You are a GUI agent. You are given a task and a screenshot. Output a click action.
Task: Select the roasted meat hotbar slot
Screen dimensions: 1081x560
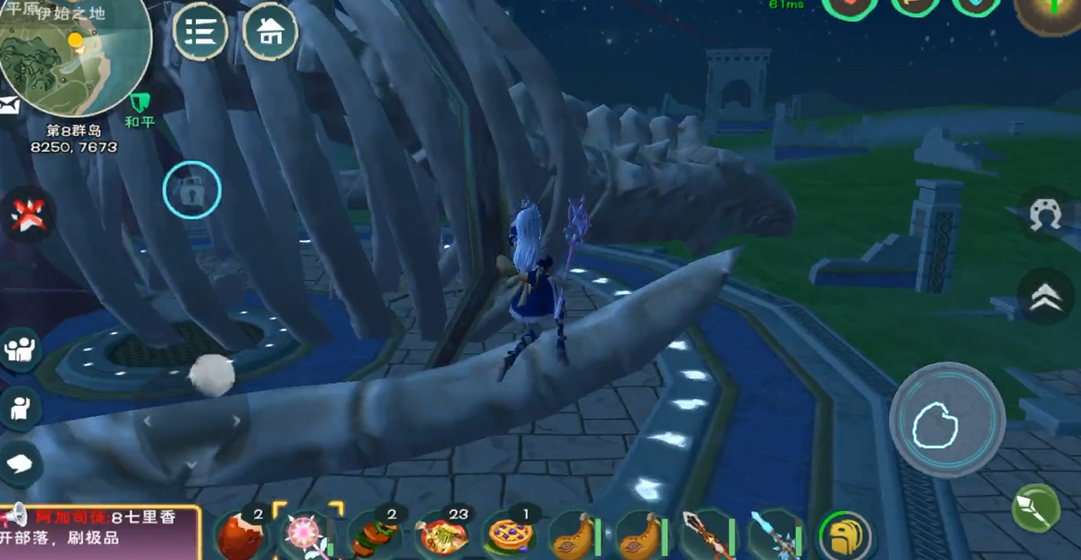pos(238,535)
